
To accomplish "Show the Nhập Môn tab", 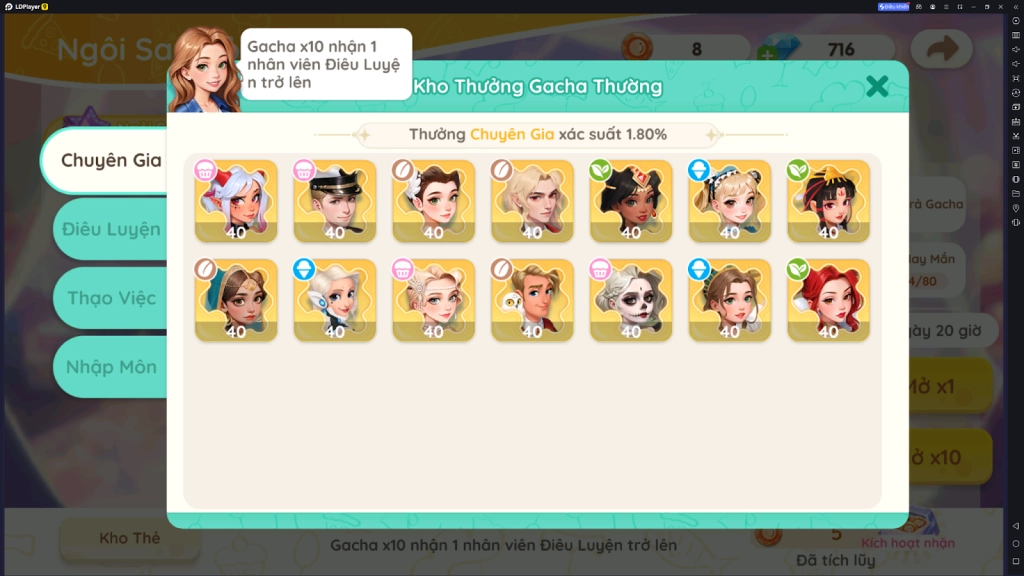I will [111, 367].
